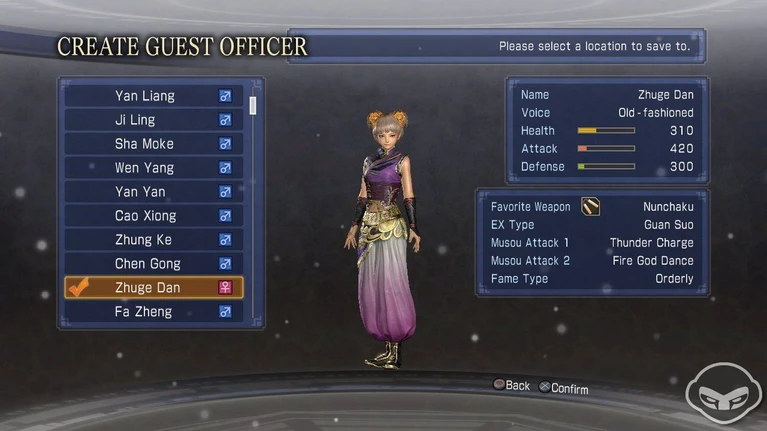This screenshot has height=431, width=767.
Task: Click the officer list scrollbar
Action: click(x=253, y=105)
